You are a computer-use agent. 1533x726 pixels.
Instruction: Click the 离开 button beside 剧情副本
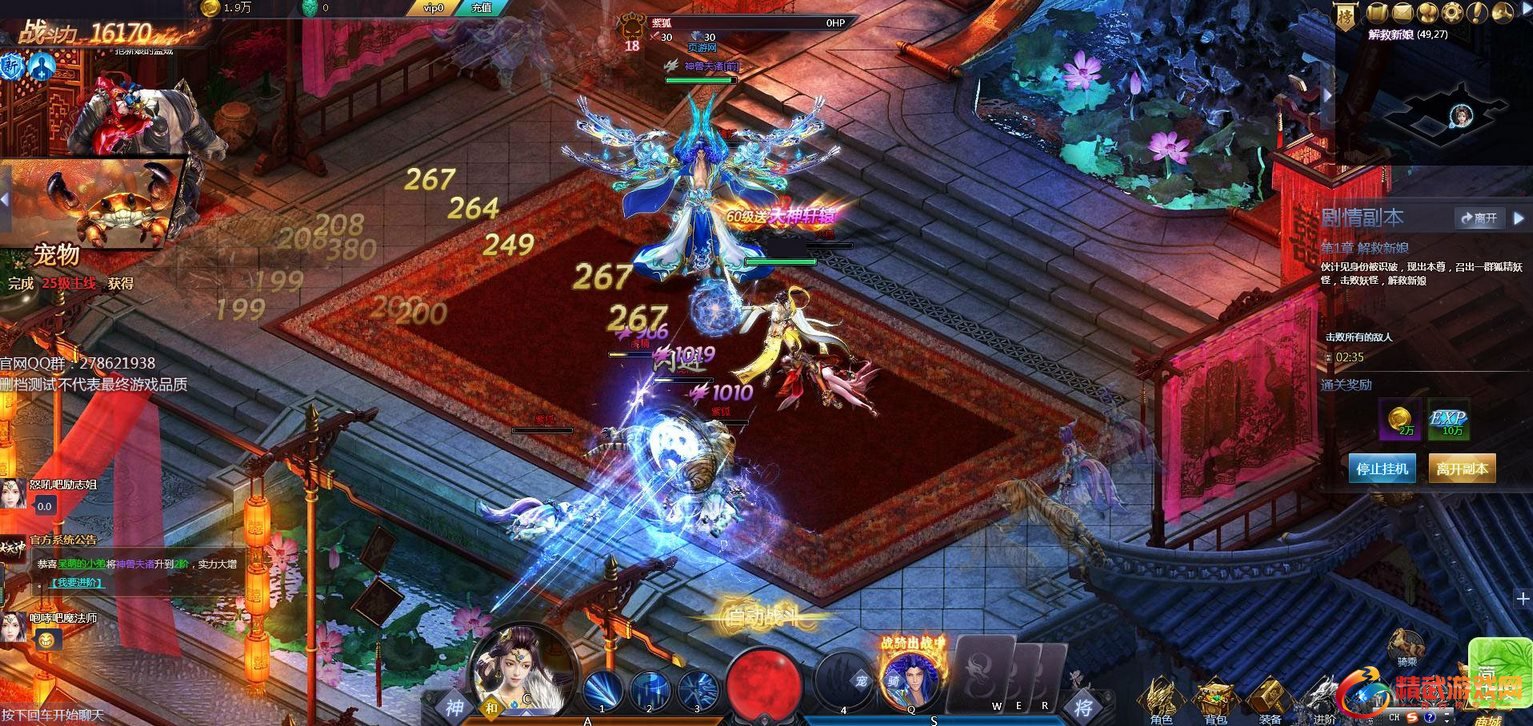1479,218
